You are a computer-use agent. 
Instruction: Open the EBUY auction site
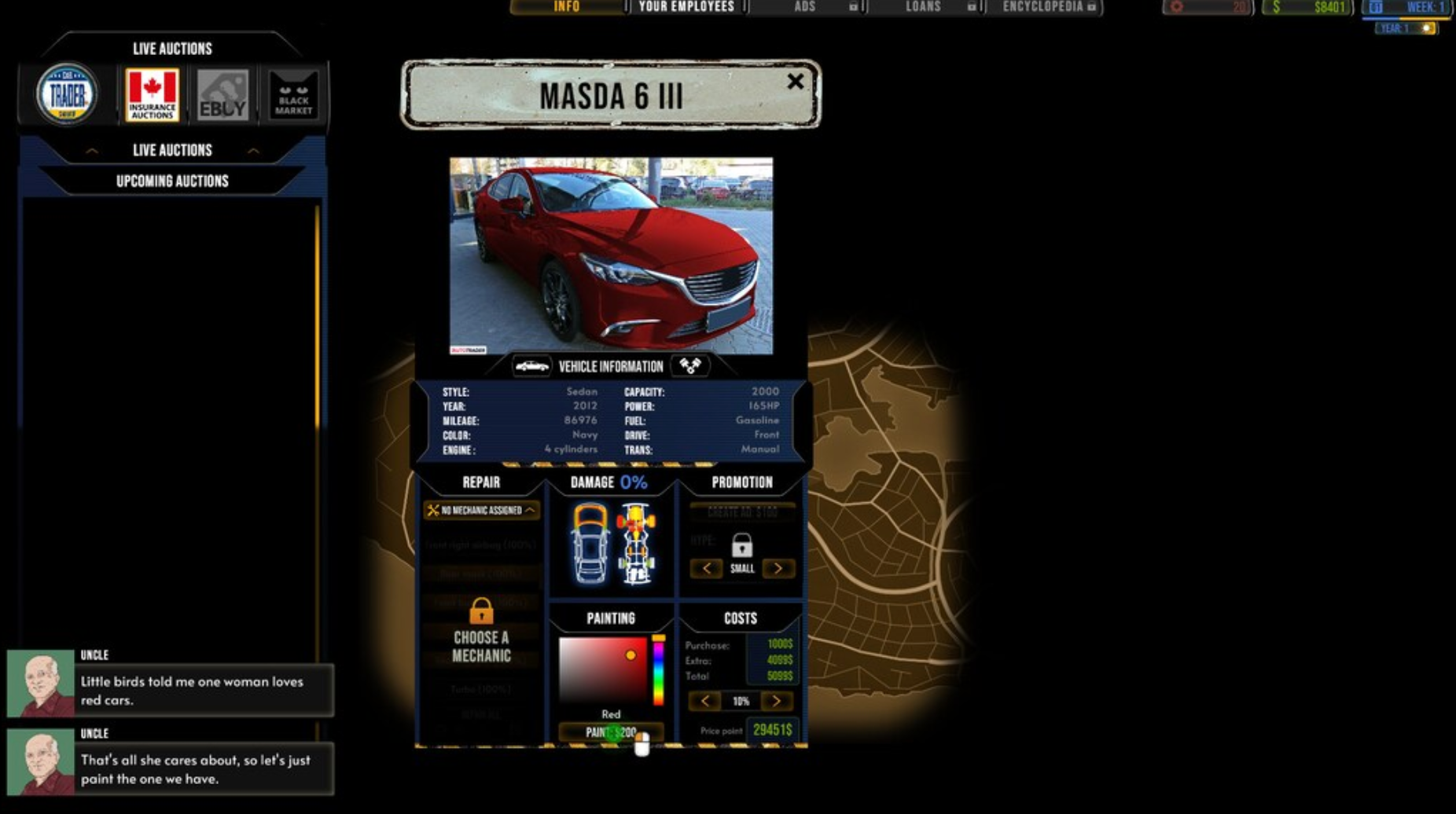[222, 93]
